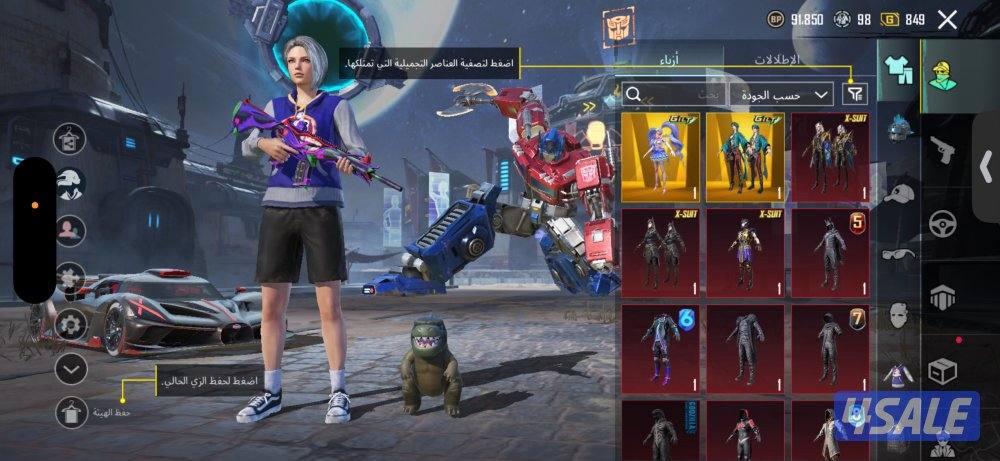Save the current look with the hanger button
This screenshot has height=461, width=1000.
70,410
